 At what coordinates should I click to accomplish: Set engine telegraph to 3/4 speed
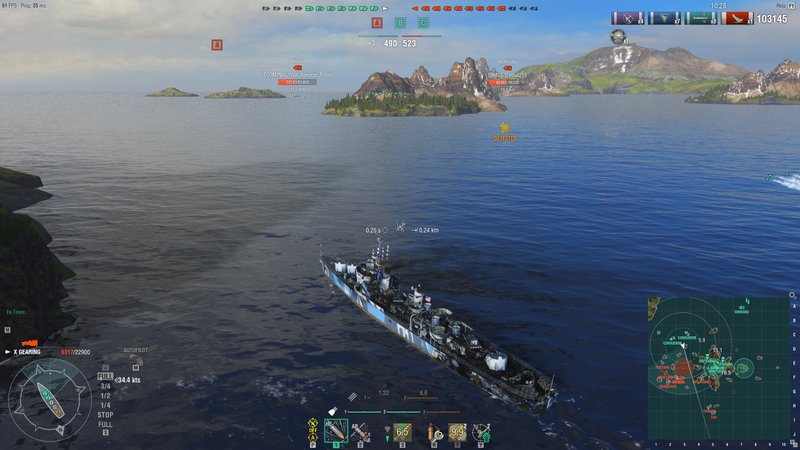pos(105,386)
